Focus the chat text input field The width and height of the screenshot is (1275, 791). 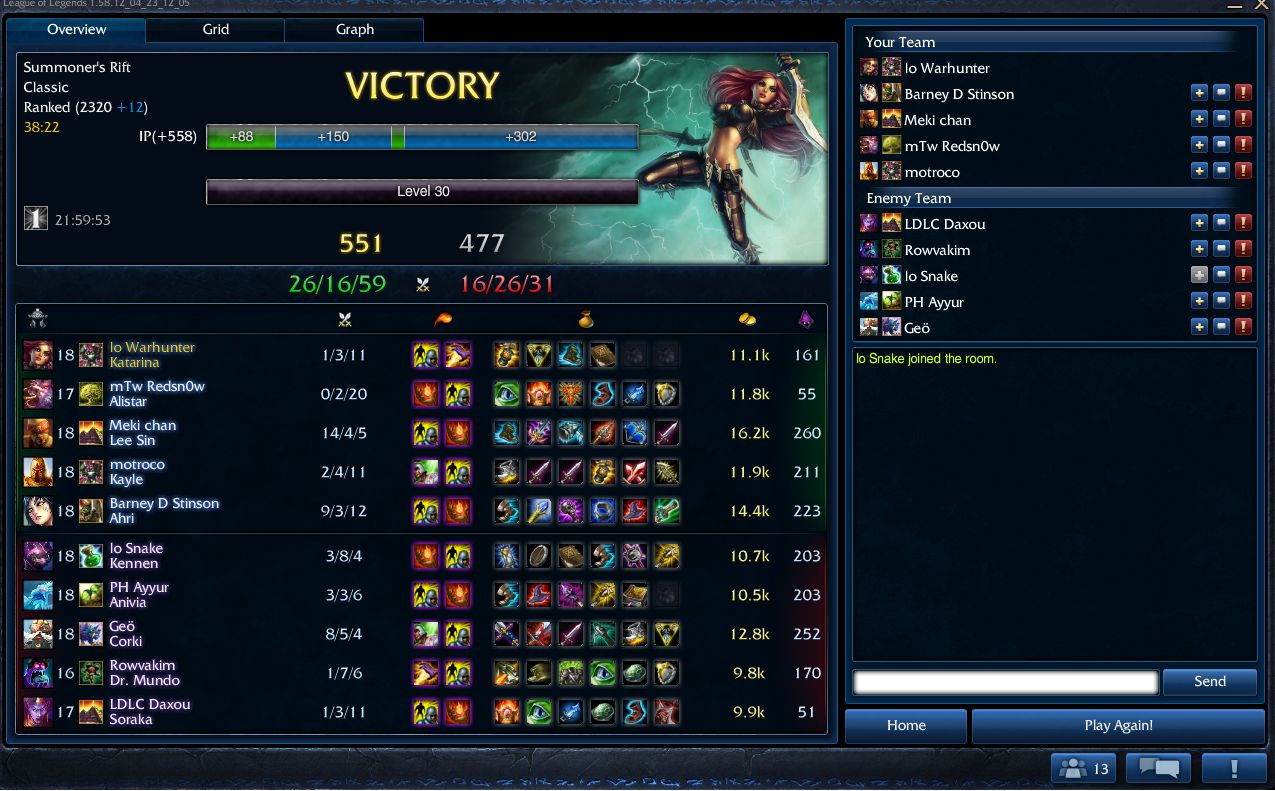[1005, 682]
